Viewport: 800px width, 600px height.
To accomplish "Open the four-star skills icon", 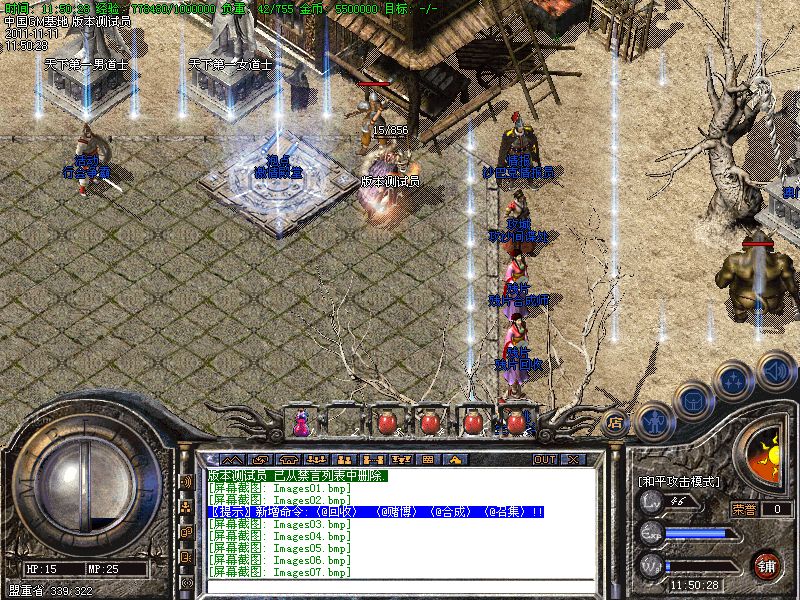I will point(735,381).
